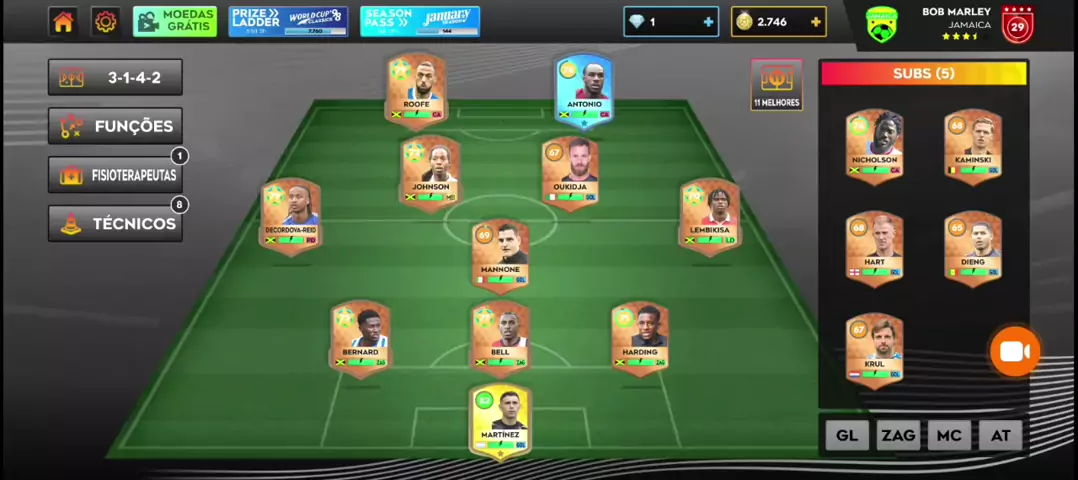Viewport: 1078px width, 480px height.
Task: Open the Season Pass banner
Action: point(420,21)
